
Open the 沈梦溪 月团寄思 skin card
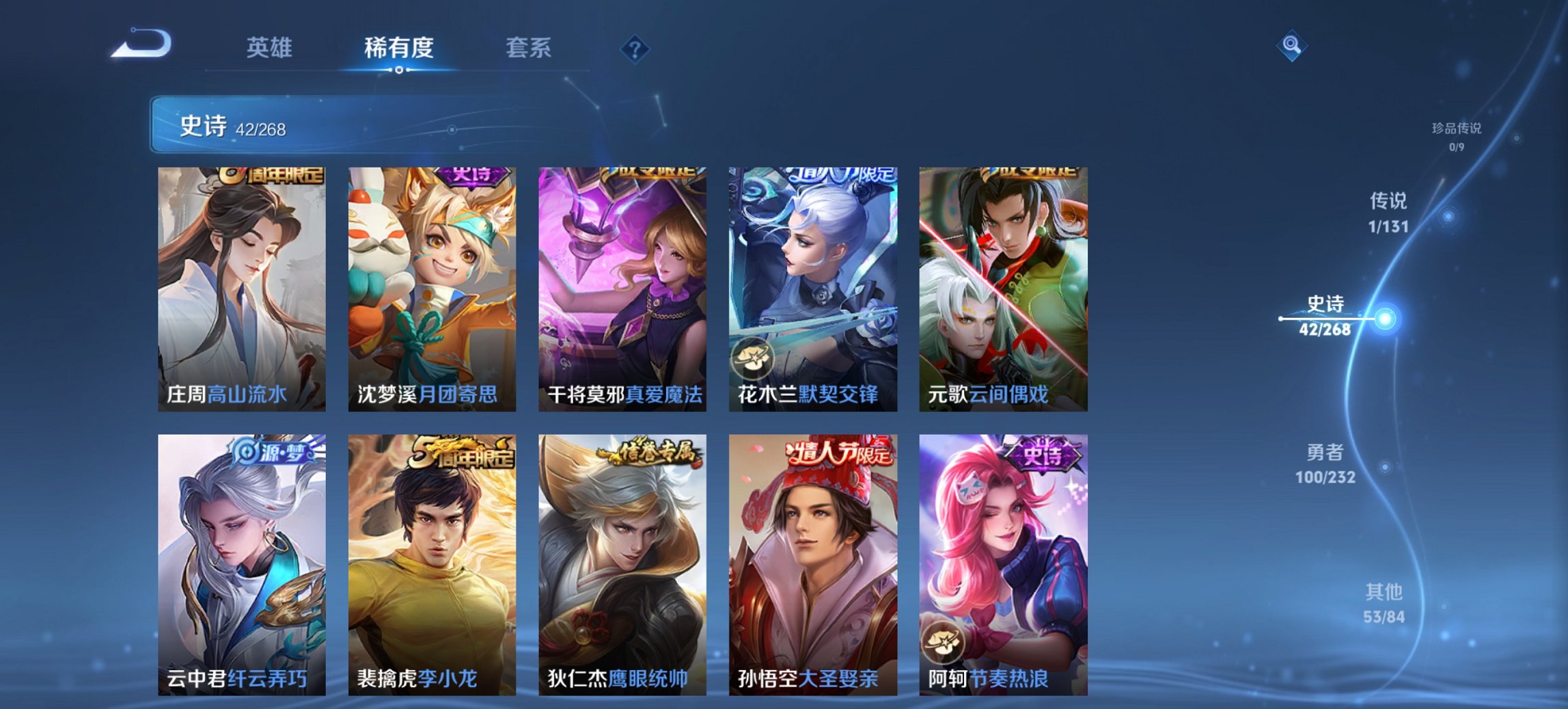434,287
